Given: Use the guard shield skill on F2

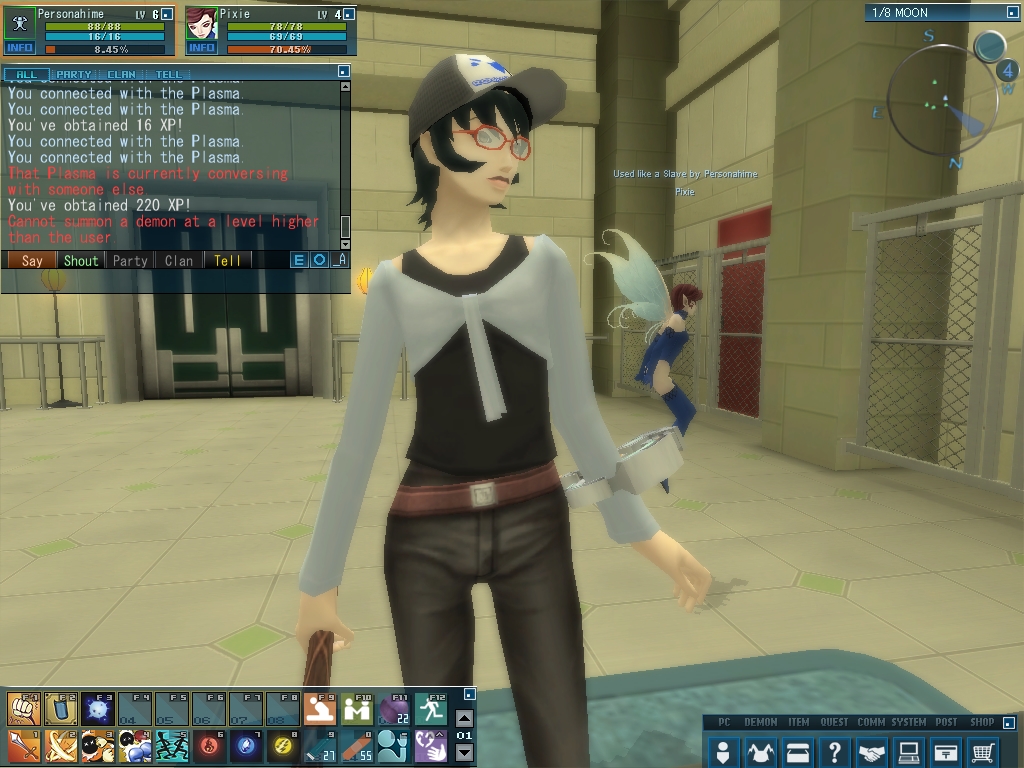Looking at the screenshot, I should click(x=59, y=709).
